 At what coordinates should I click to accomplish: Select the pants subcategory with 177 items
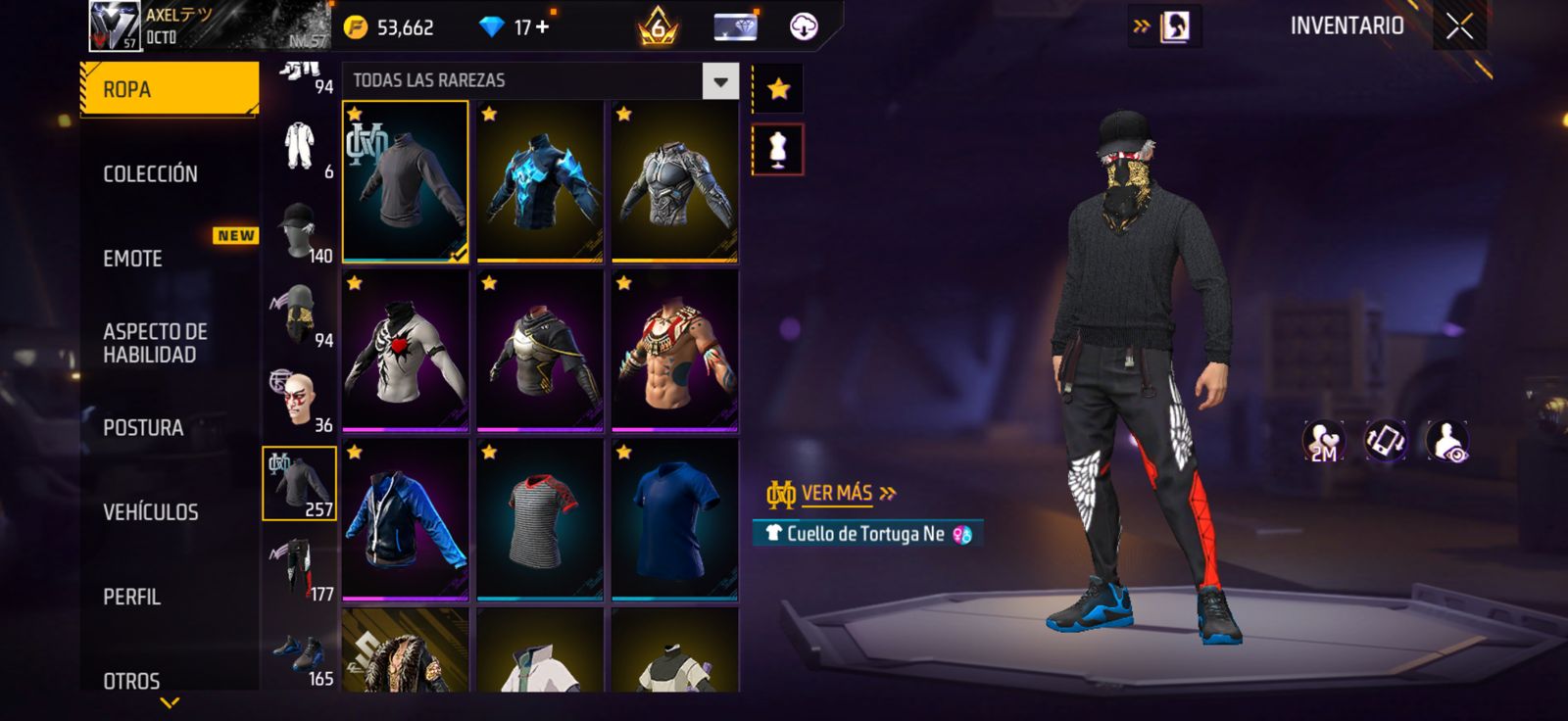pos(300,568)
